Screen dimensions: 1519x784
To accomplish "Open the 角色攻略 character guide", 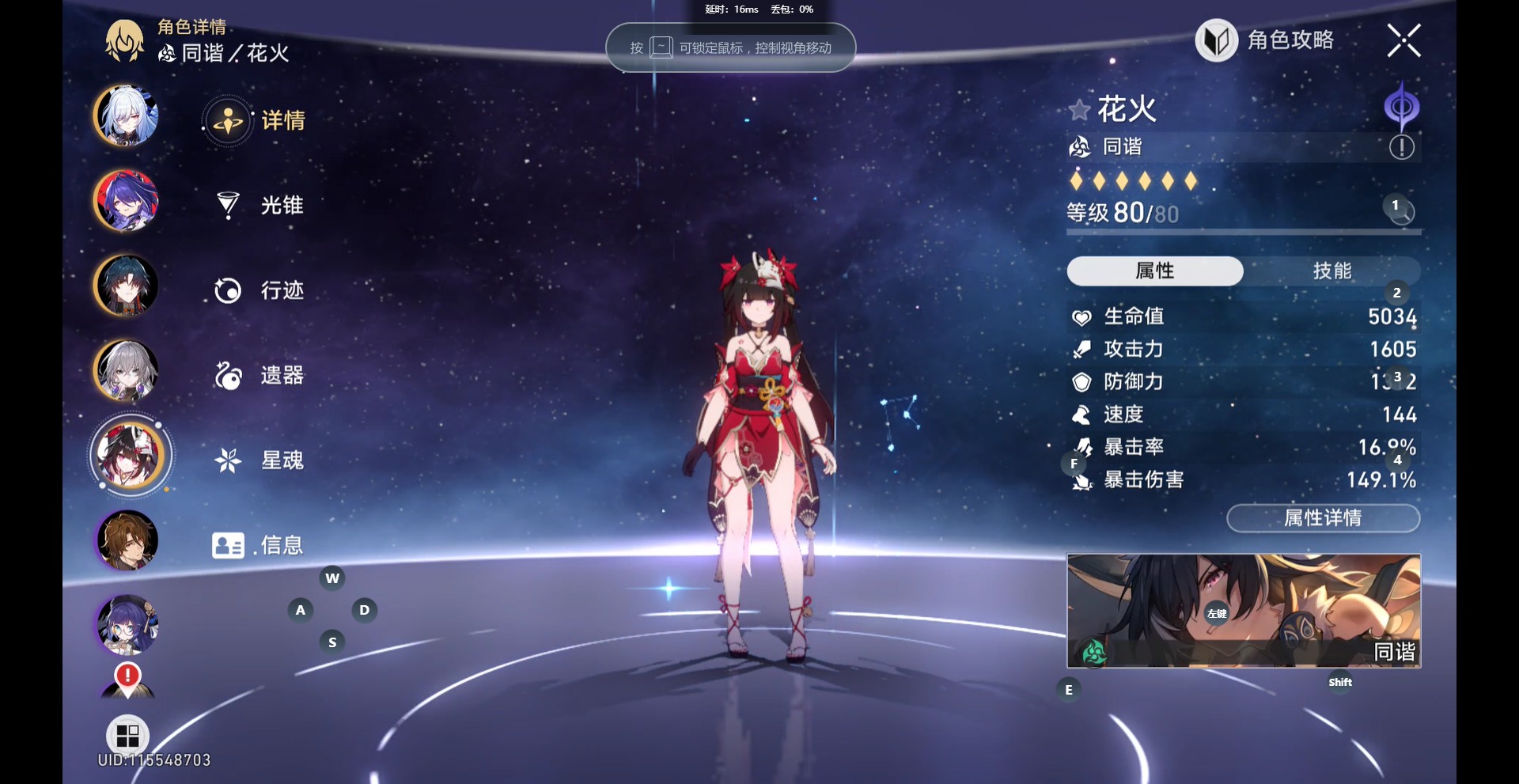I will [1265, 40].
